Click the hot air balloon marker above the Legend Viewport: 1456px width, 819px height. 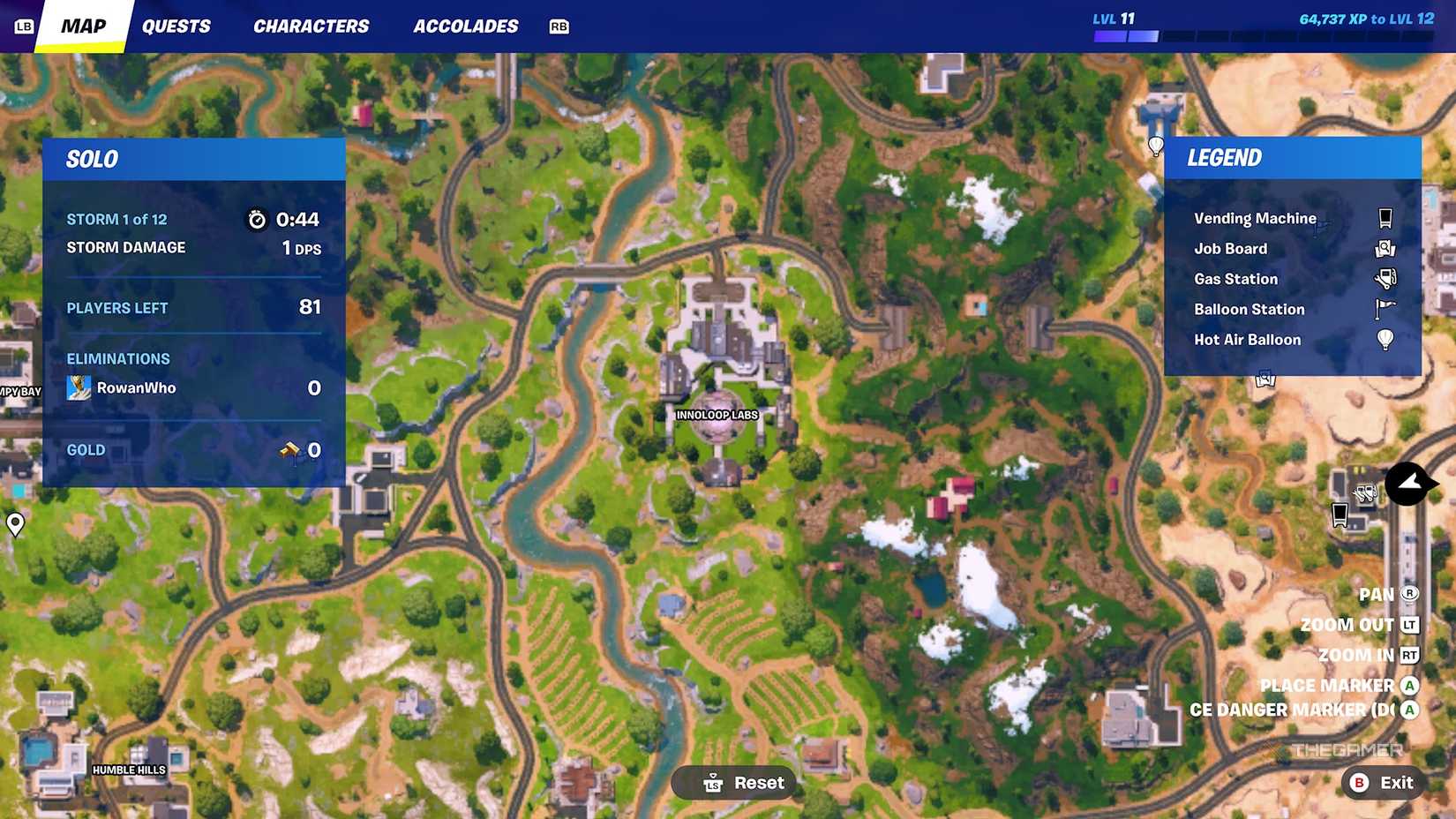click(1157, 147)
